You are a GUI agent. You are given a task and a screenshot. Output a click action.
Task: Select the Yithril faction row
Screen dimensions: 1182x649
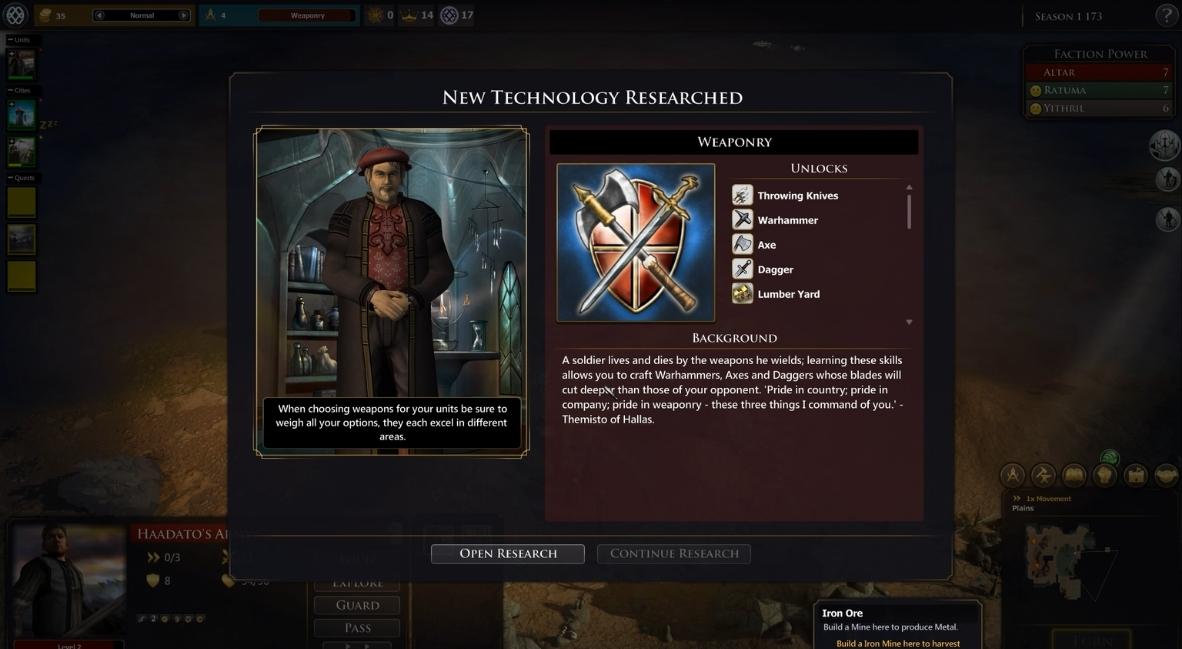coord(1098,108)
